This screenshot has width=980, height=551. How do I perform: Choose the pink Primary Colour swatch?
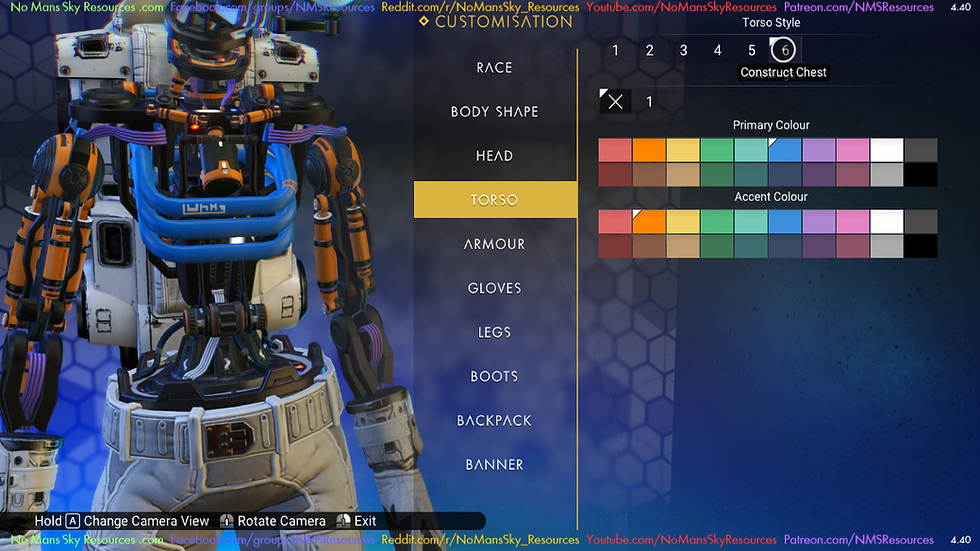point(853,150)
